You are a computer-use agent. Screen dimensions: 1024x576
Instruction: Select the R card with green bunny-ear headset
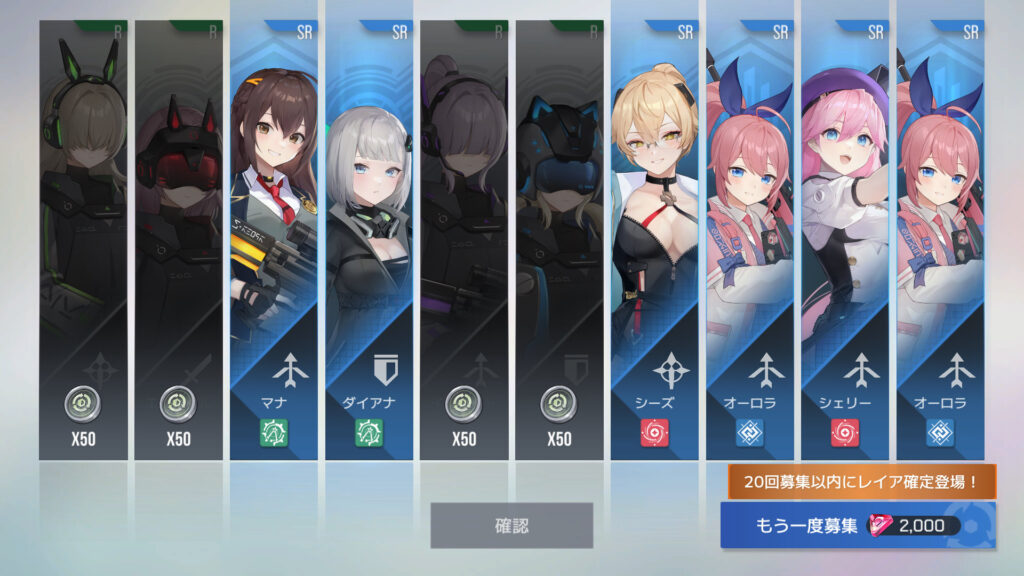coord(83,240)
